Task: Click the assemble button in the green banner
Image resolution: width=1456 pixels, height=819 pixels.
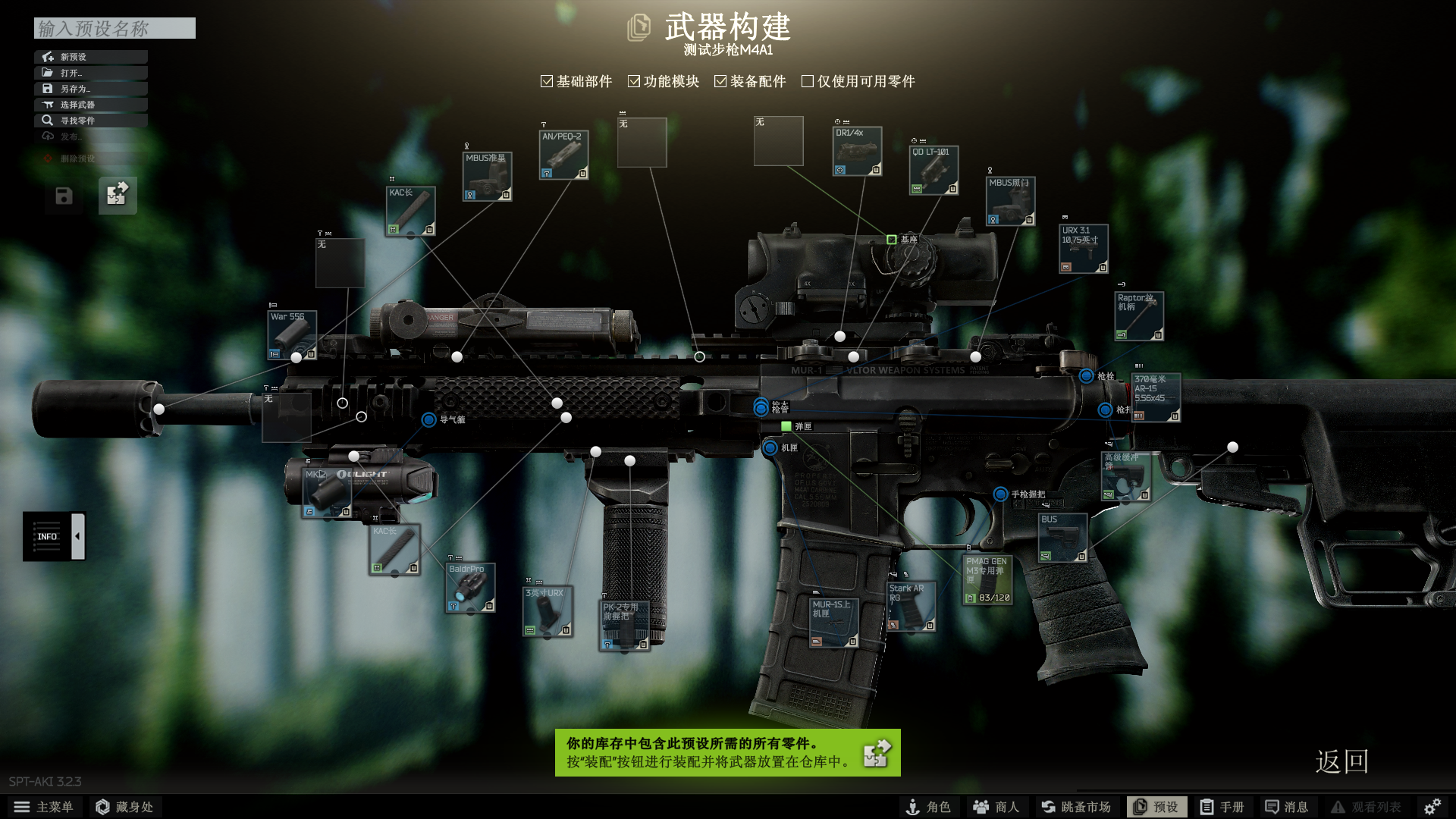Action: tap(877, 753)
